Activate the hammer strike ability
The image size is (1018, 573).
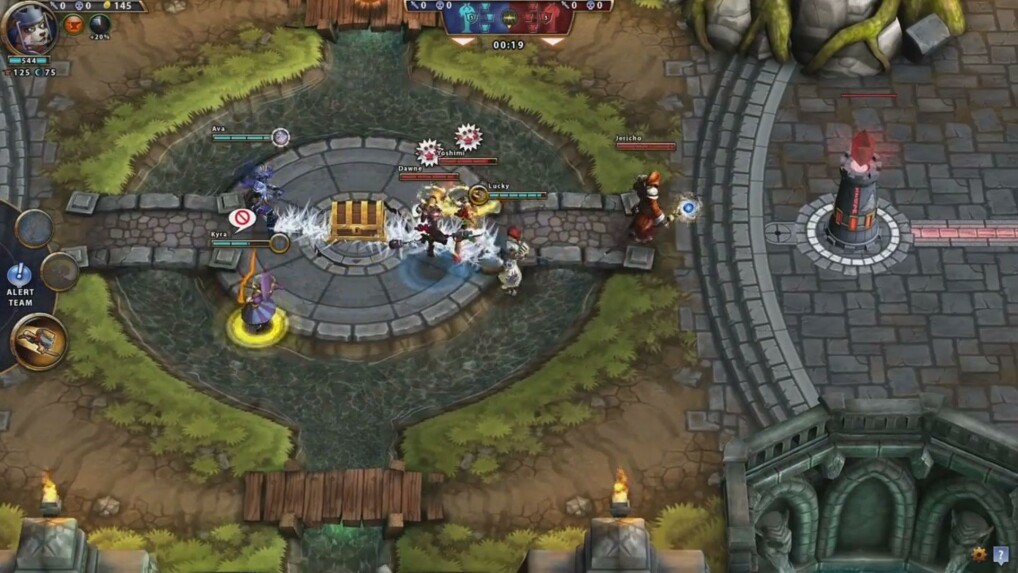coord(39,342)
